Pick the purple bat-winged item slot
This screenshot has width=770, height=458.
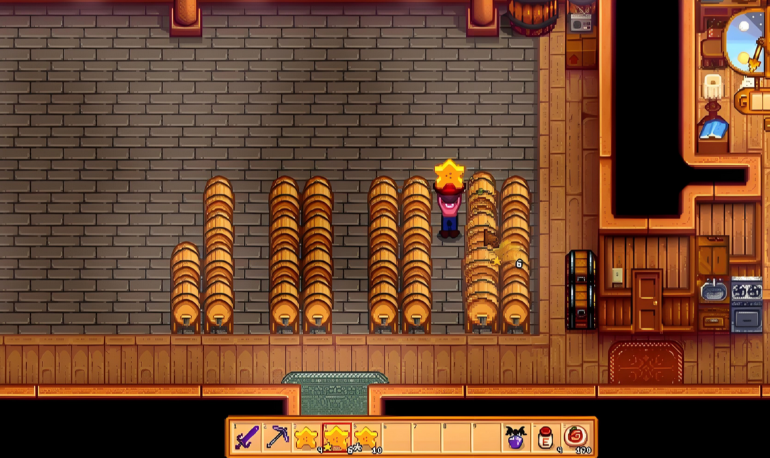click(516, 437)
